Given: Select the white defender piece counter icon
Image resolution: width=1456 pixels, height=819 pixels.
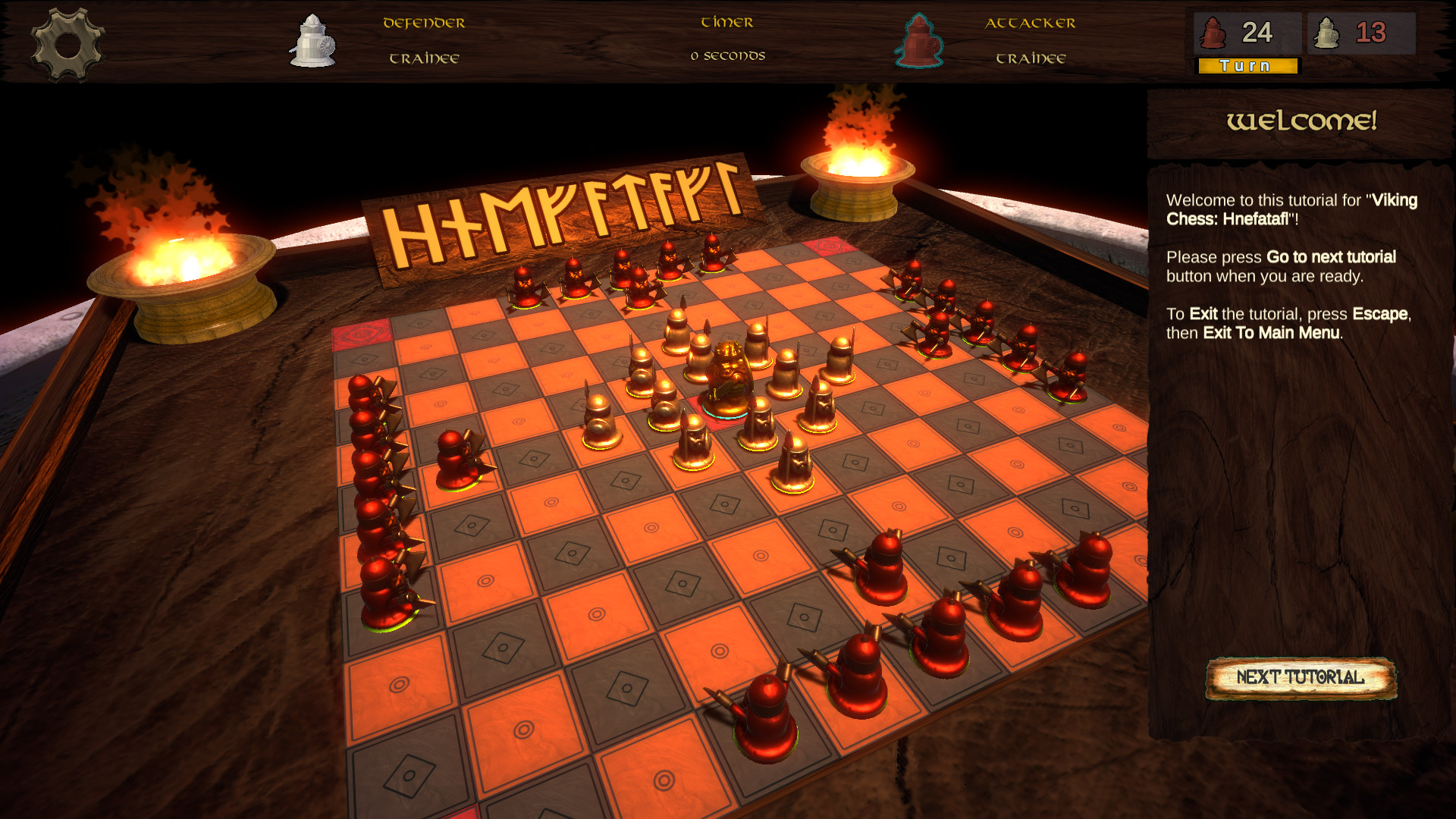Looking at the screenshot, I should click(1327, 32).
